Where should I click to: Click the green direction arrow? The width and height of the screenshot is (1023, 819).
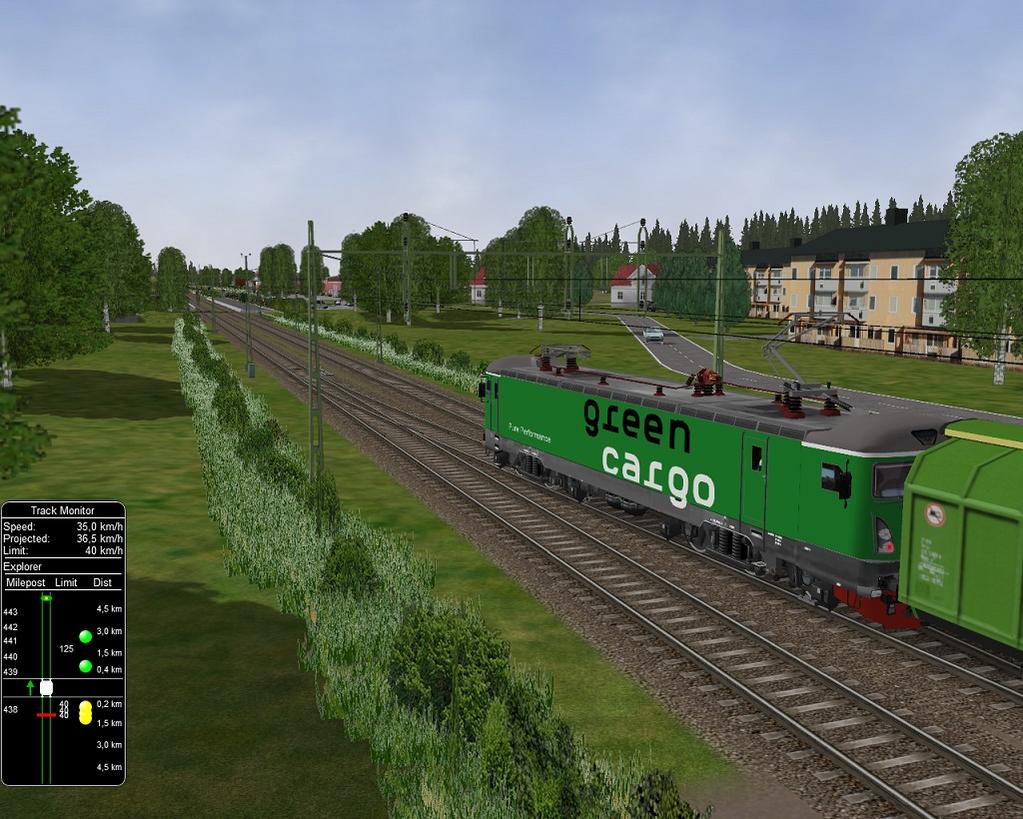point(30,687)
